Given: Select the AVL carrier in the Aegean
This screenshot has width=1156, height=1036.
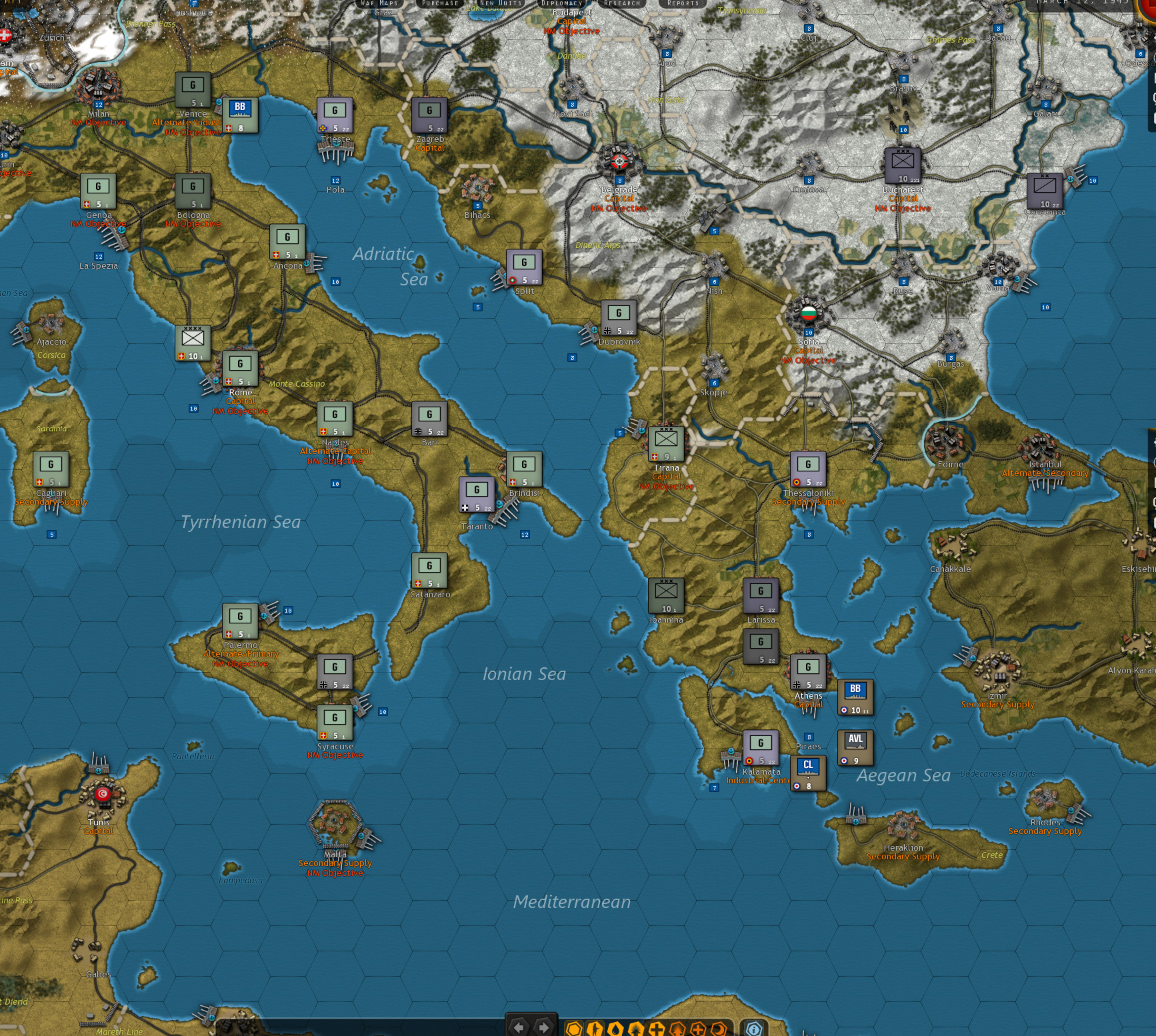Looking at the screenshot, I should (855, 747).
